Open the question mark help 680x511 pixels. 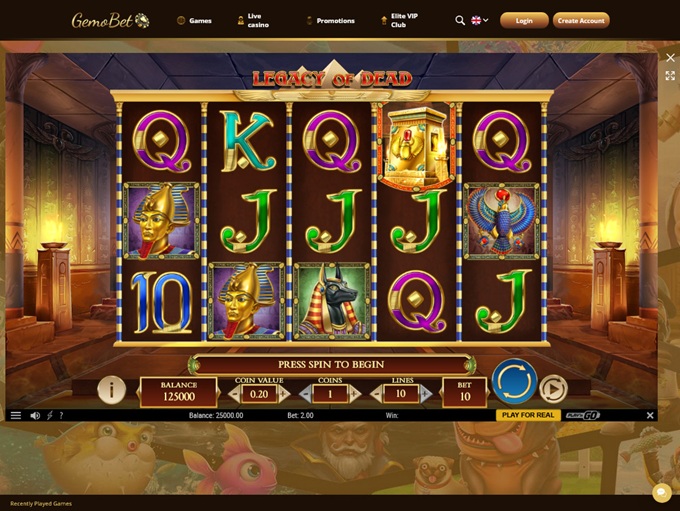click(x=61, y=415)
